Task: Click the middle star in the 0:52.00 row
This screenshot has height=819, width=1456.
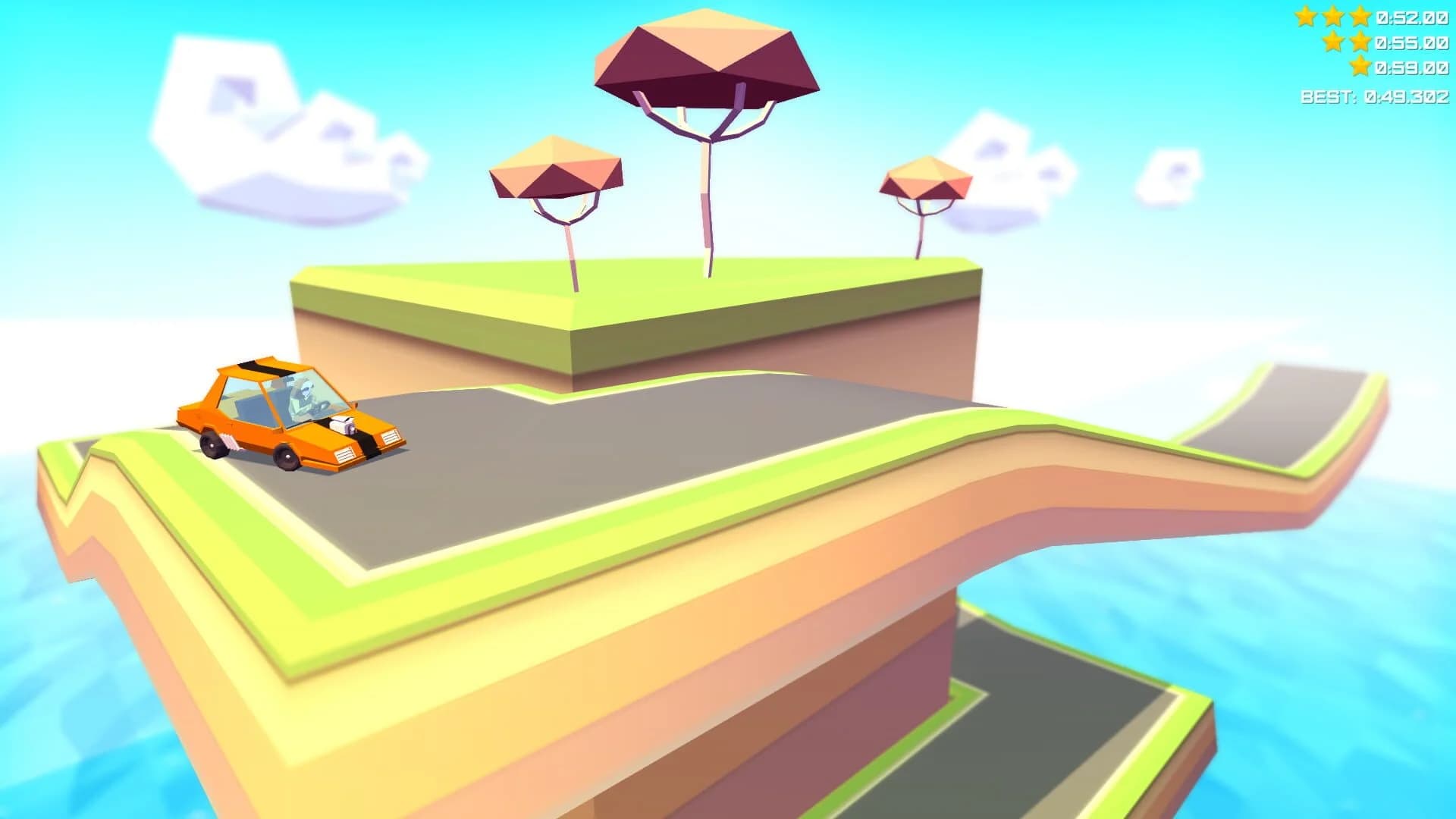Action: 1332,16
